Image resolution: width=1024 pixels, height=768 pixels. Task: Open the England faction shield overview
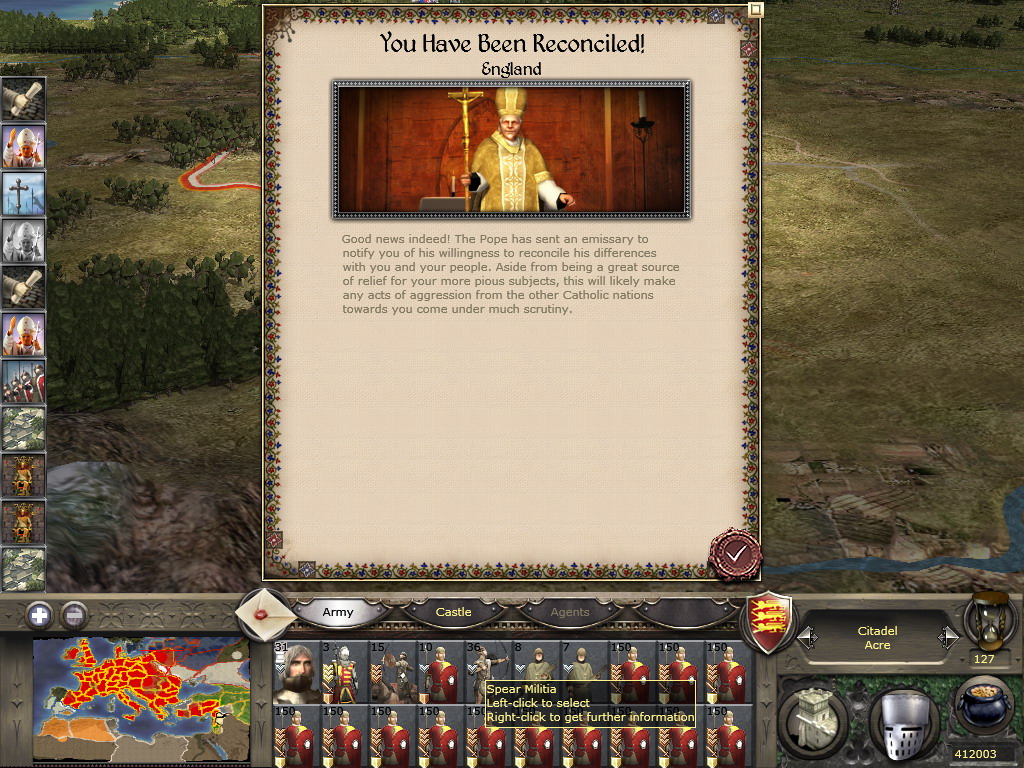point(771,621)
